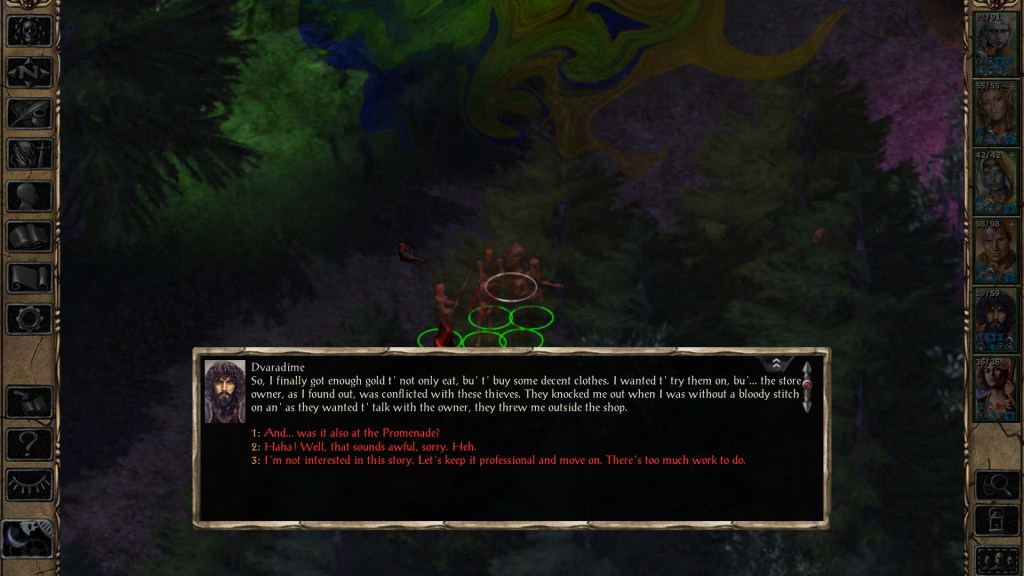Image resolution: width=1024 pixels, height=576 pixels.
Task: Open game options with the gear icon
Action: (29, 319)
